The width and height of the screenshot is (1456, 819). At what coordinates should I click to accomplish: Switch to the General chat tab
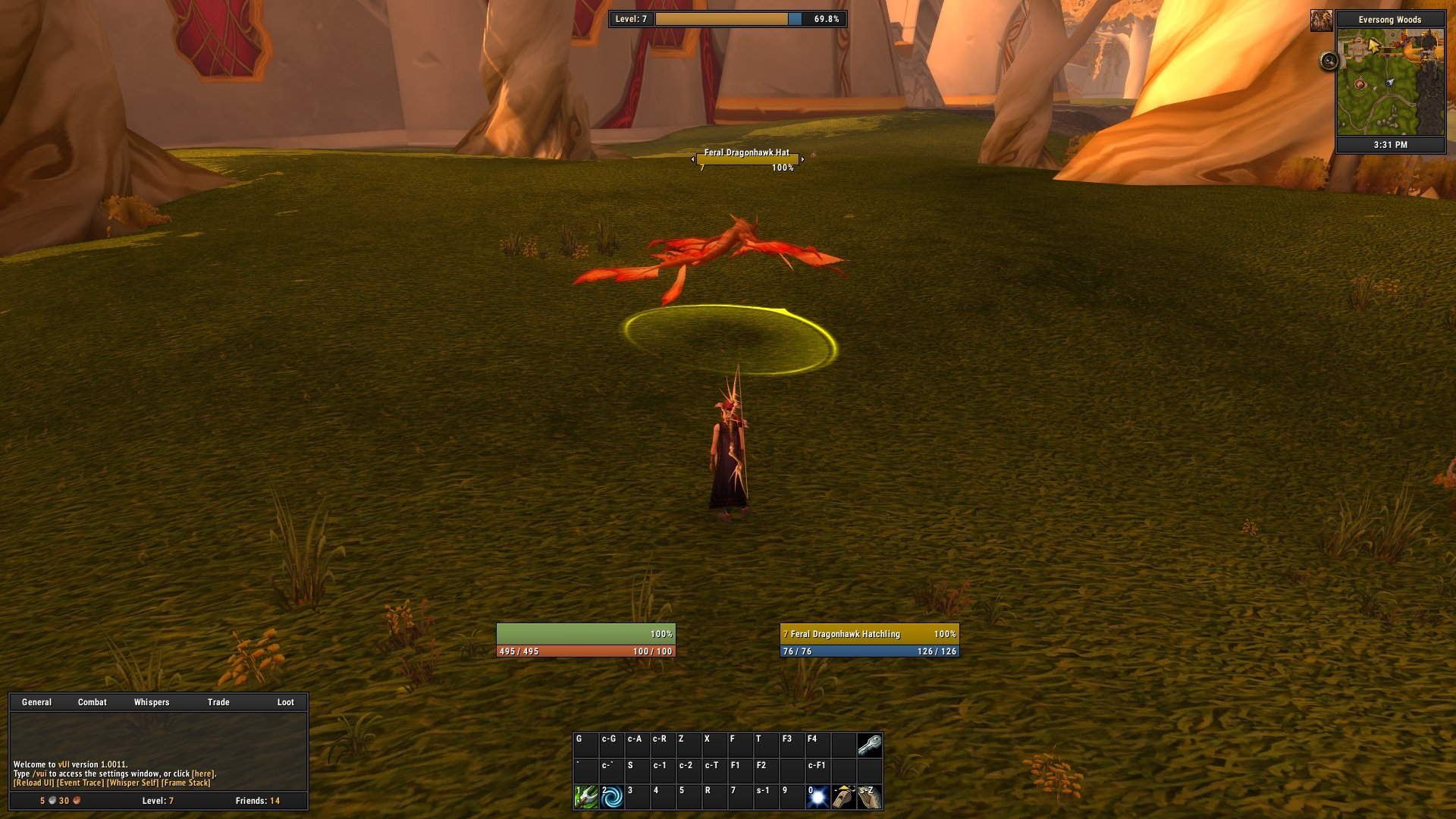pyautogui.click(x=36, y=702)
